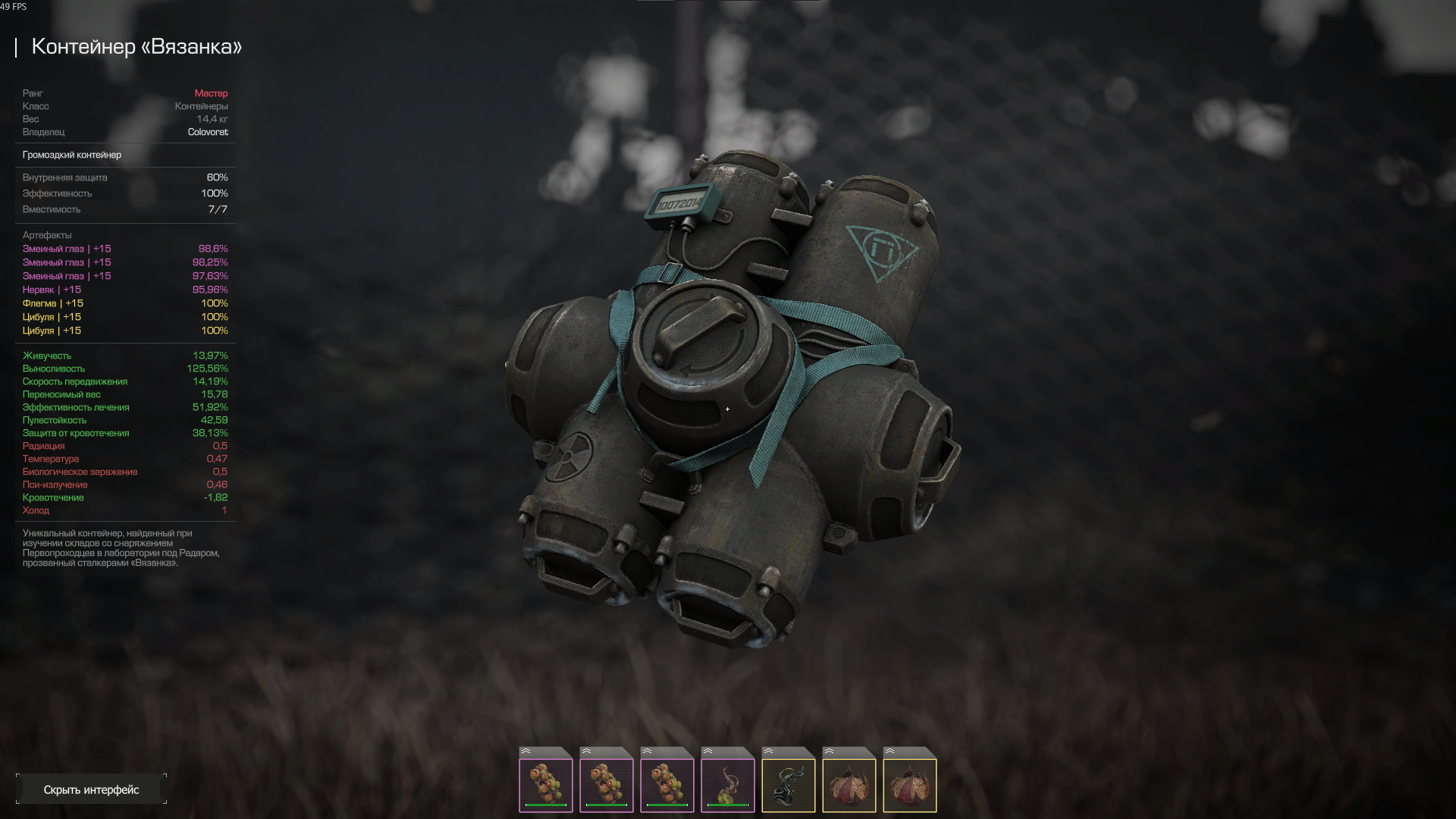Select the Флегма artifact slot

[788, 780]
